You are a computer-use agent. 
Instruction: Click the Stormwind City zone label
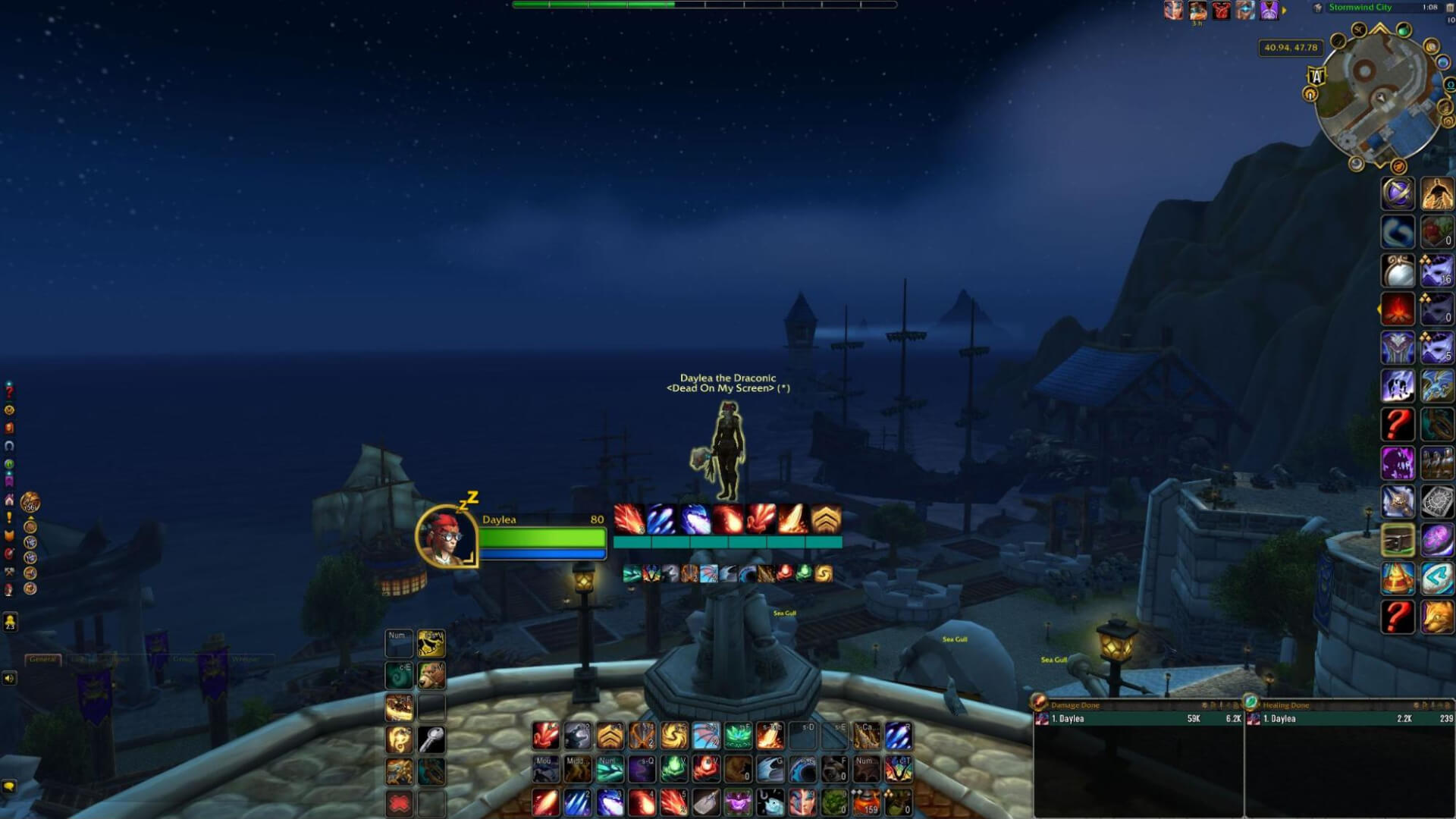pyautogui.click(x=1360, y=8)
